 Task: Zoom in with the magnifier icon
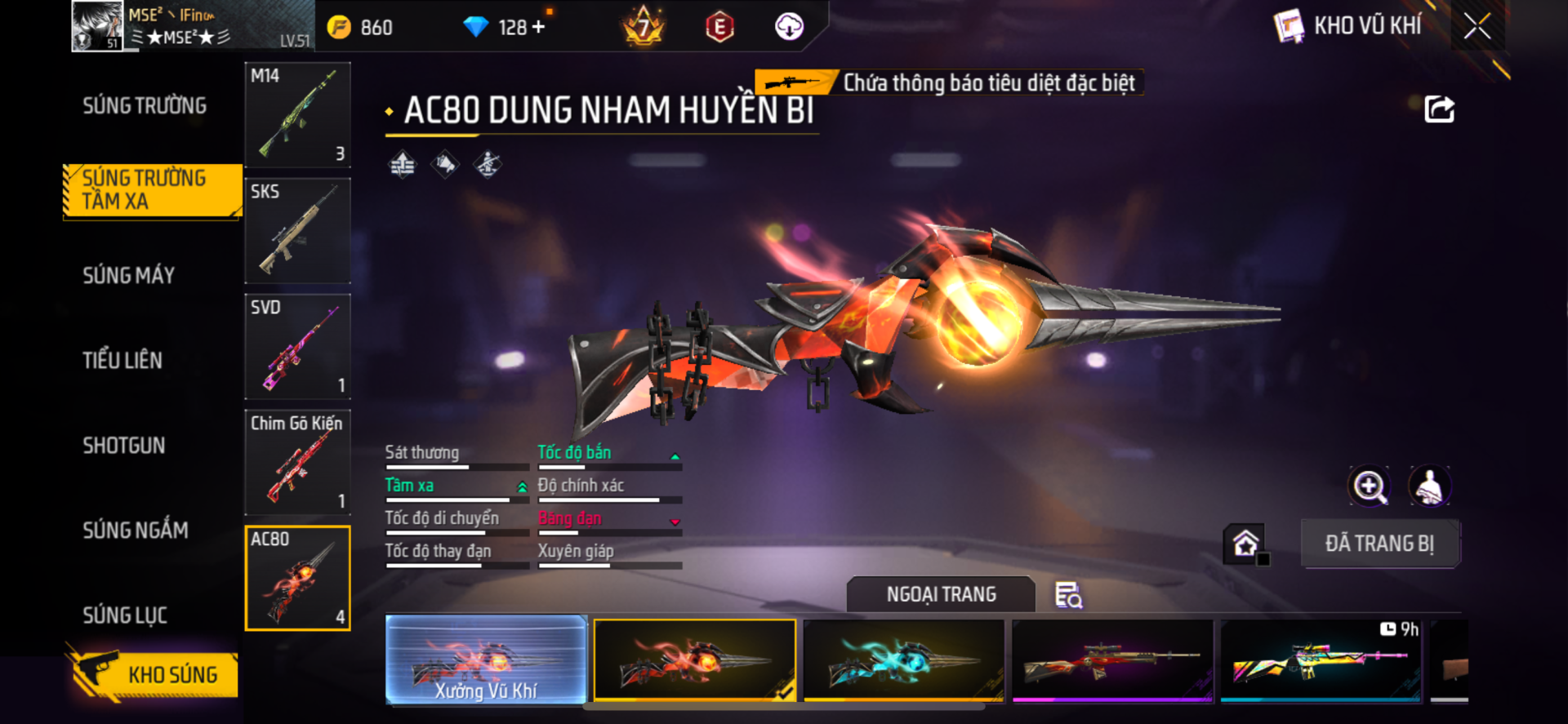click(1369, 486)
